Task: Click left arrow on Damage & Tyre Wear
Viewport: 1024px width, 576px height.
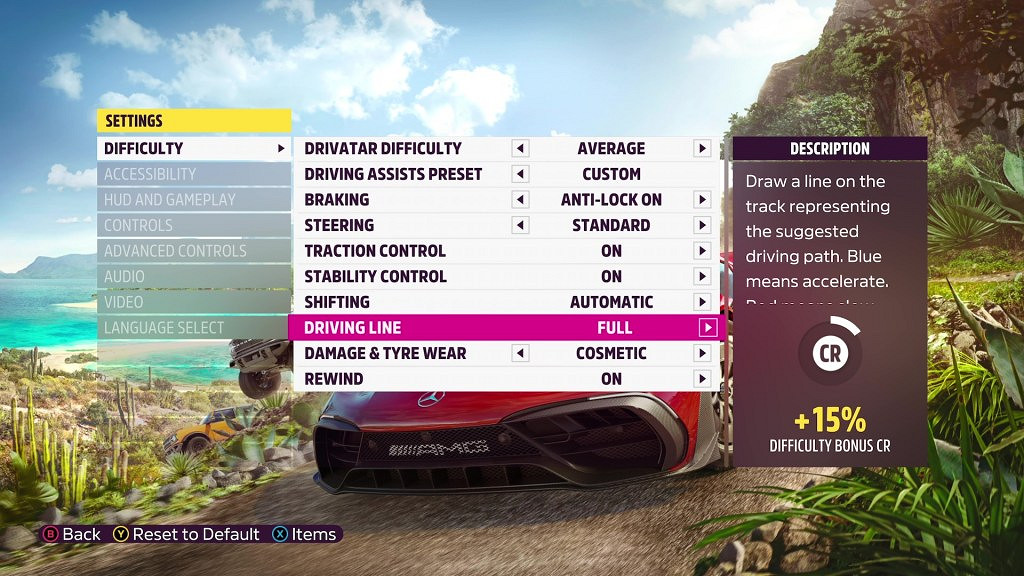Action: [x=520, y=353]
